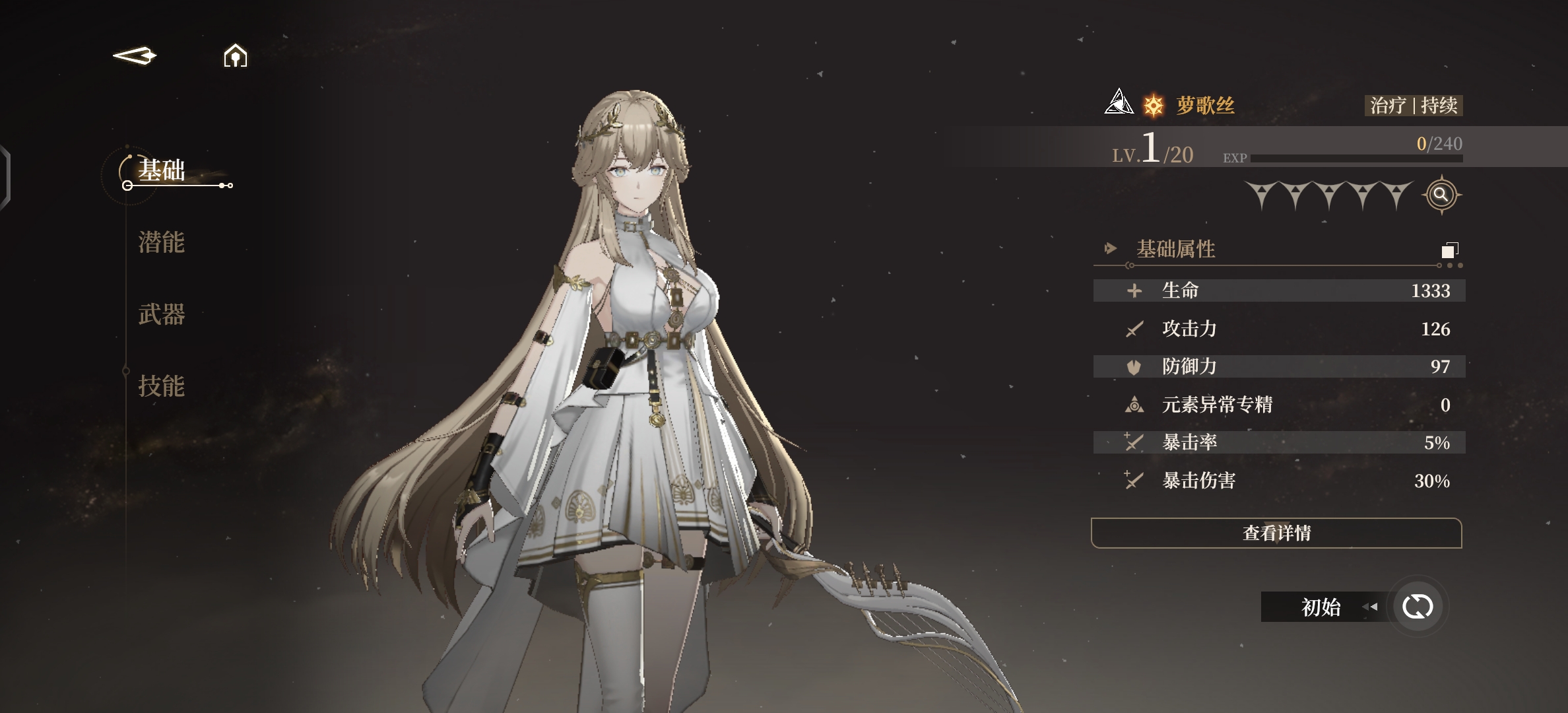Show the 技能 tab
Viewport: 1568px width, 713px height.
pos(162,386)
